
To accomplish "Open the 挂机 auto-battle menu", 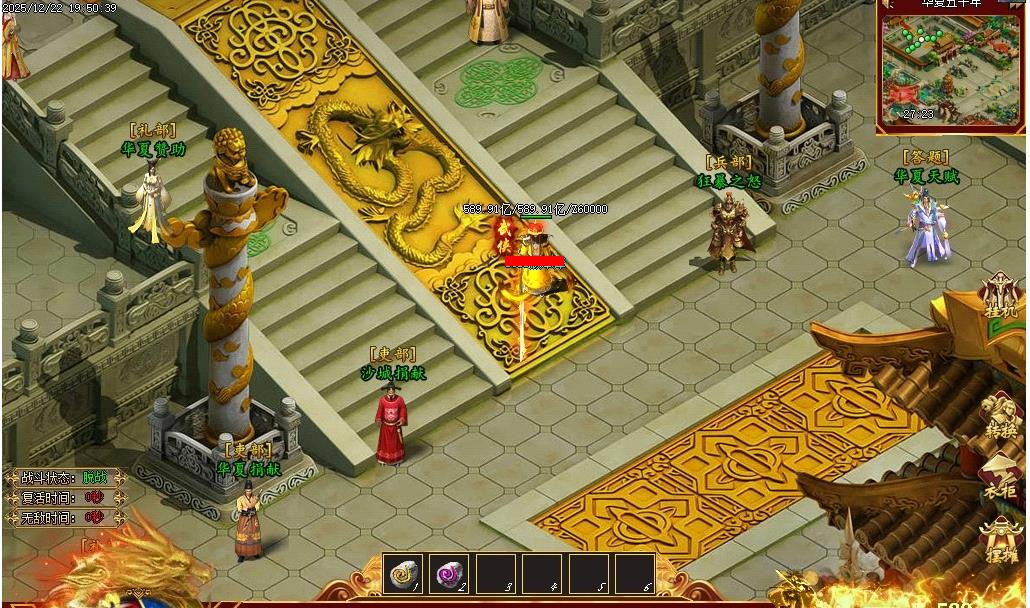I will click(1000, 296).
